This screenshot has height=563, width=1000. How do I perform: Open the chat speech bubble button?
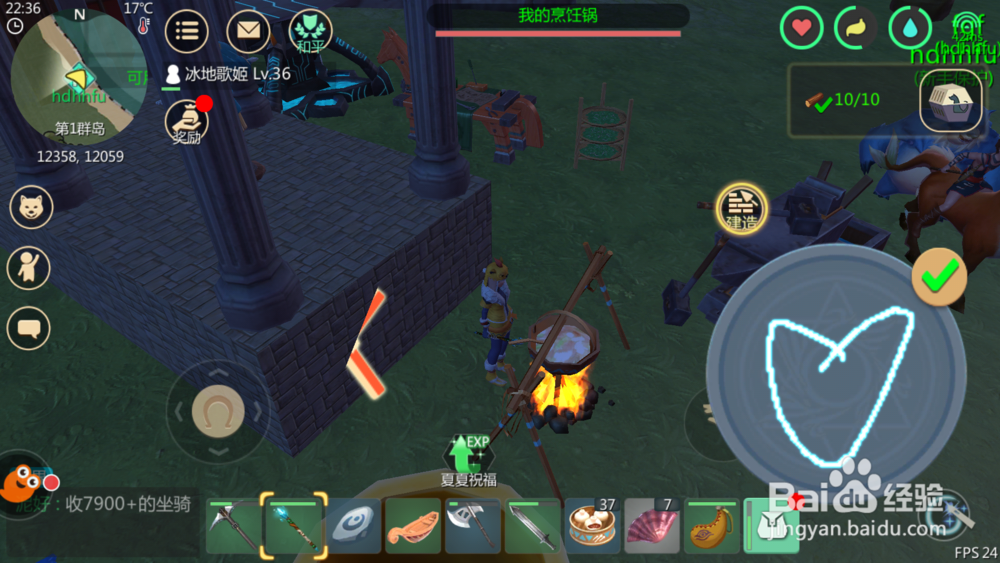tap(29, 327)
